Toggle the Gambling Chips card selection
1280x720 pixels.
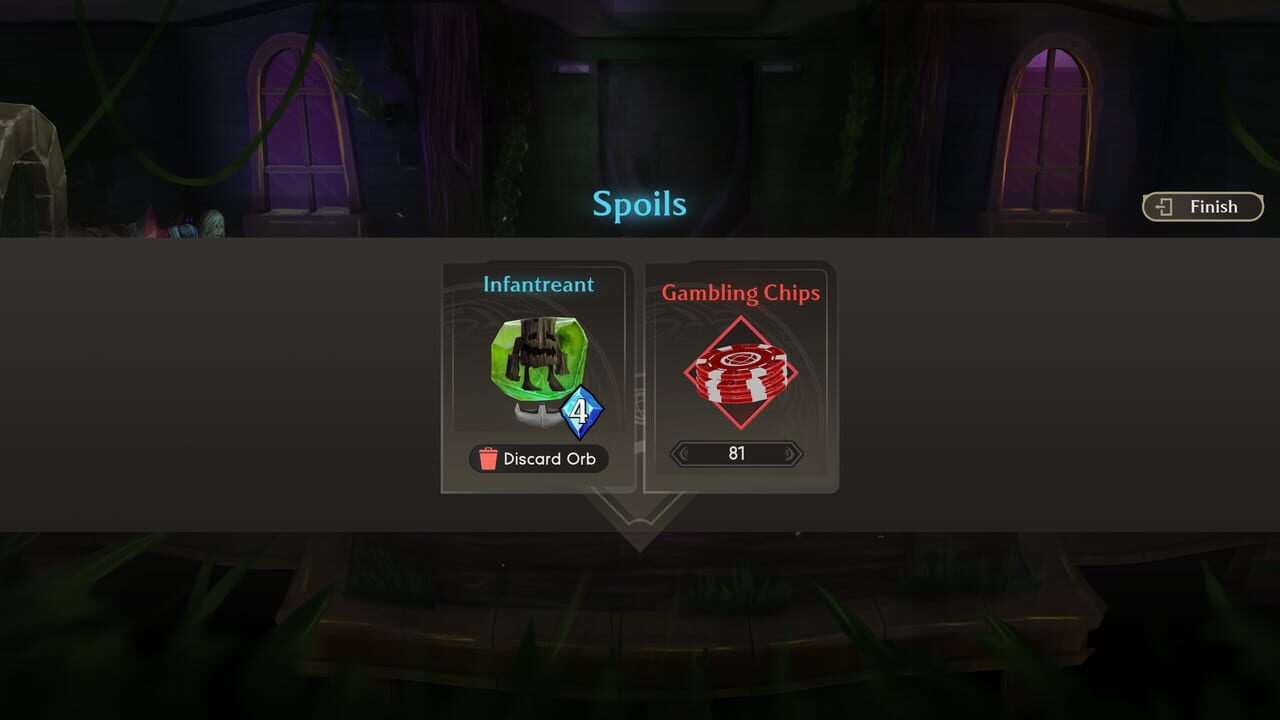pyautogui.click(x=740, y=375)
